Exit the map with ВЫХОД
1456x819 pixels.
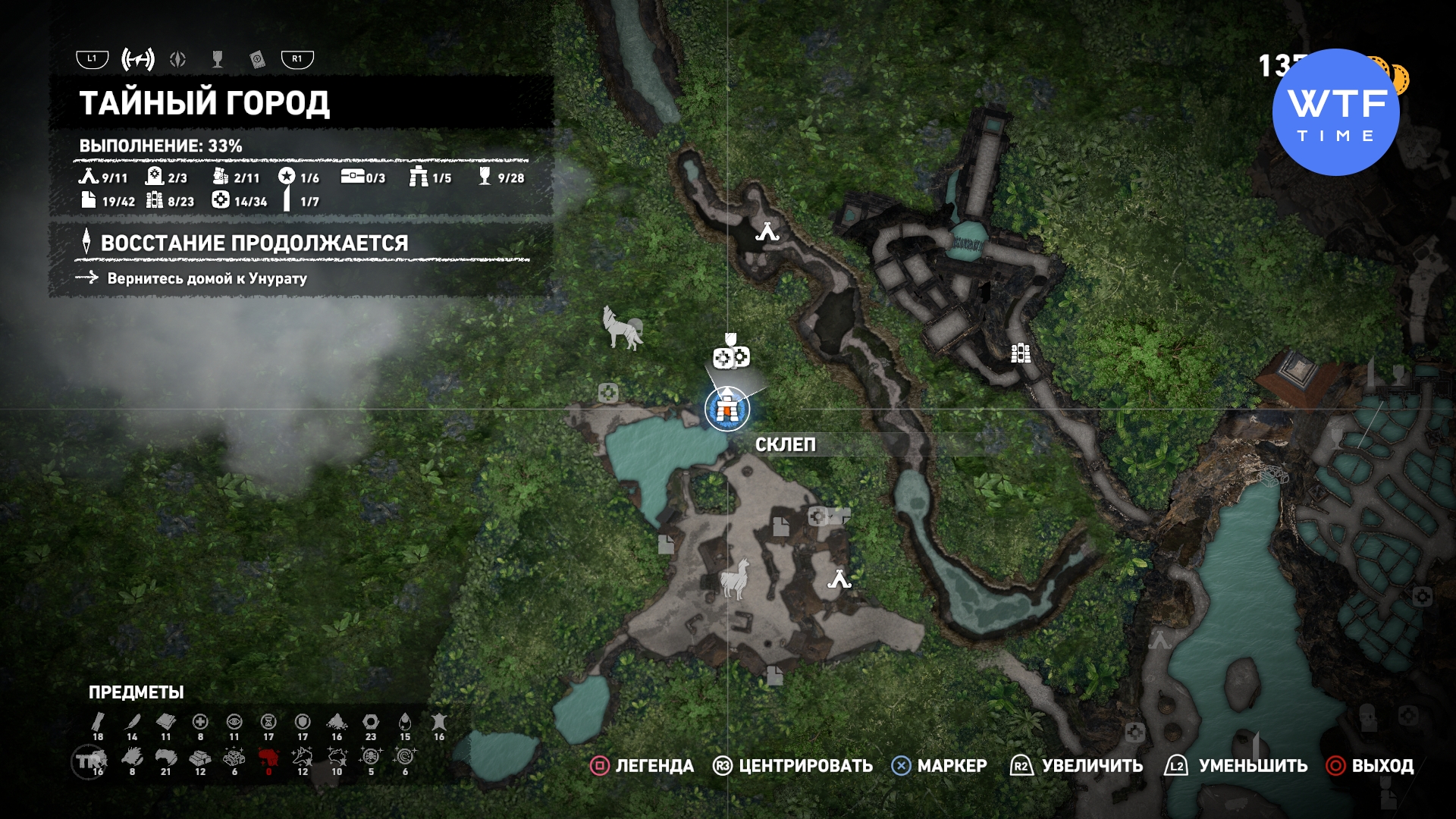pyautogui.click(x=1370, y=766)
